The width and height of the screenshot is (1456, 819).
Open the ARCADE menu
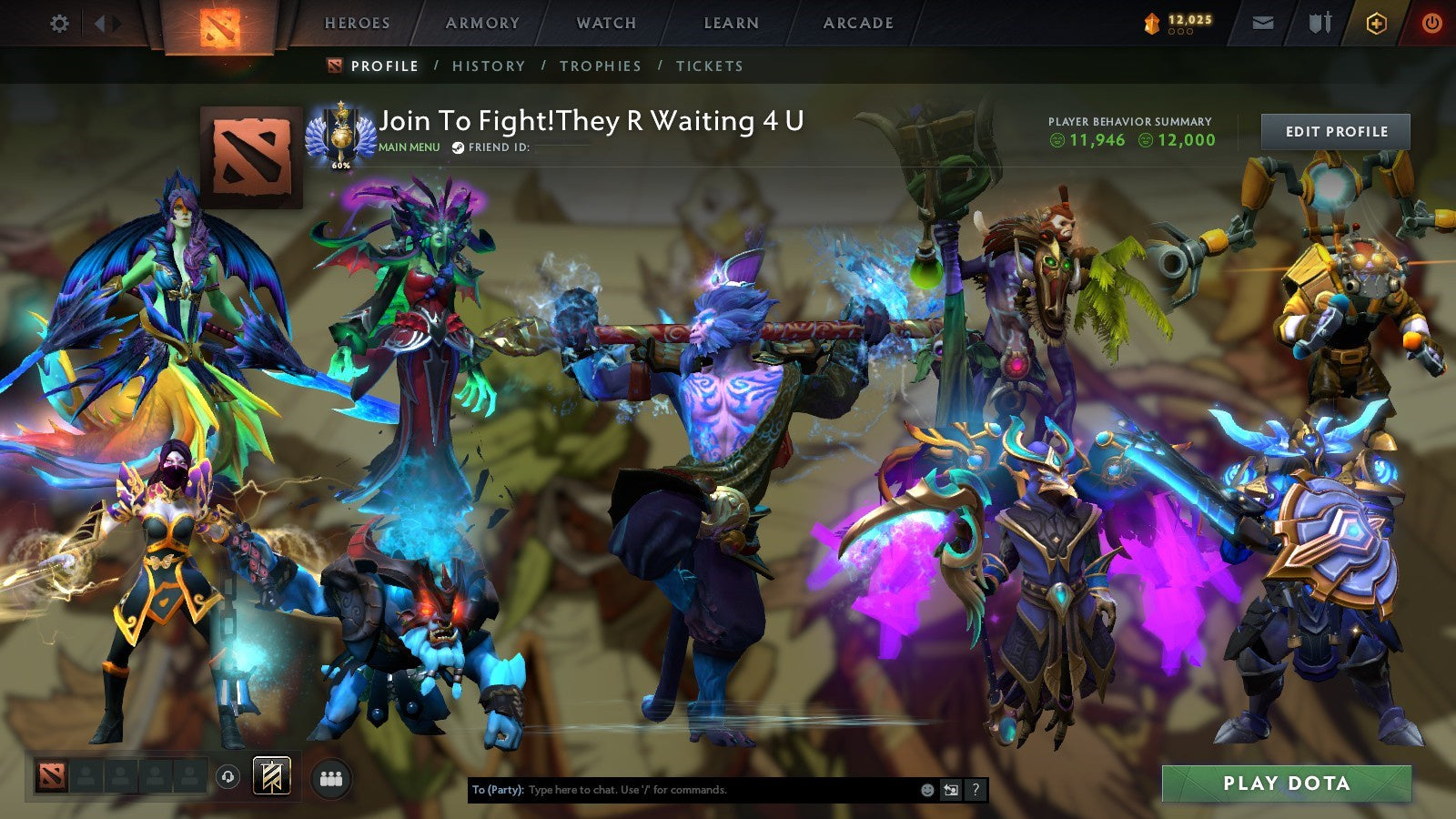click(x=858, y=24)
